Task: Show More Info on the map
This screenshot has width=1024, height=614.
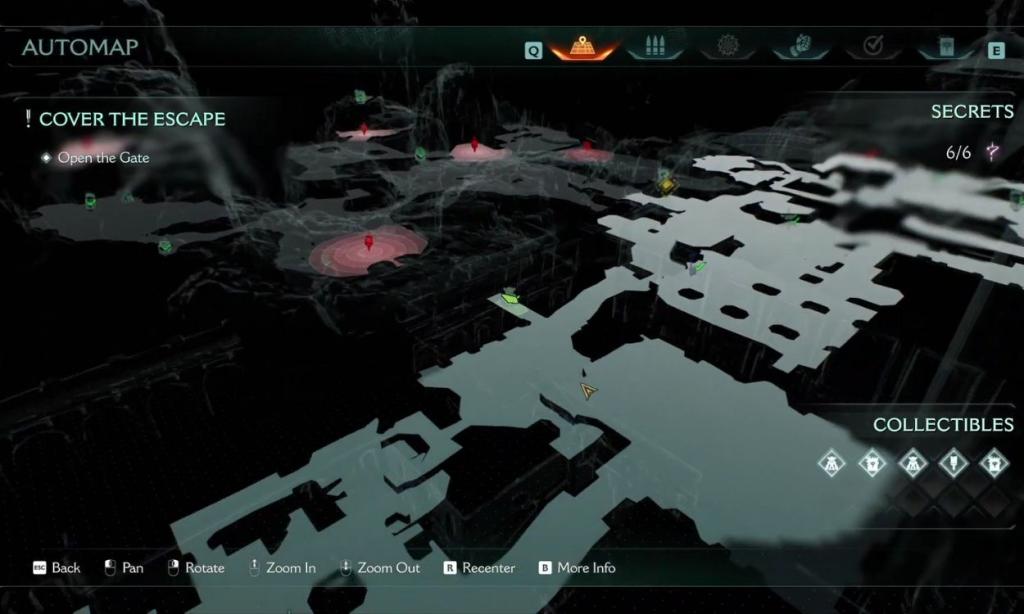Action: click(577, 568)
